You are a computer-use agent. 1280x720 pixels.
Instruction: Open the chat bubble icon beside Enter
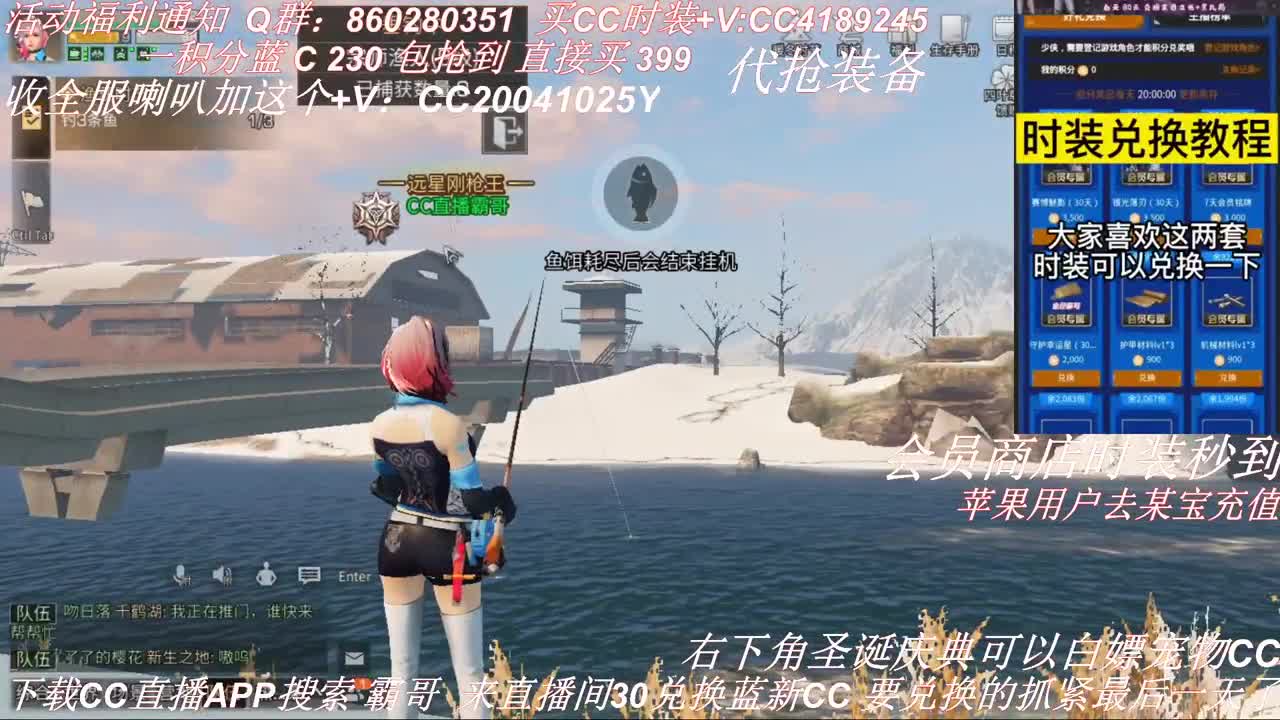[x=308, y=574]
